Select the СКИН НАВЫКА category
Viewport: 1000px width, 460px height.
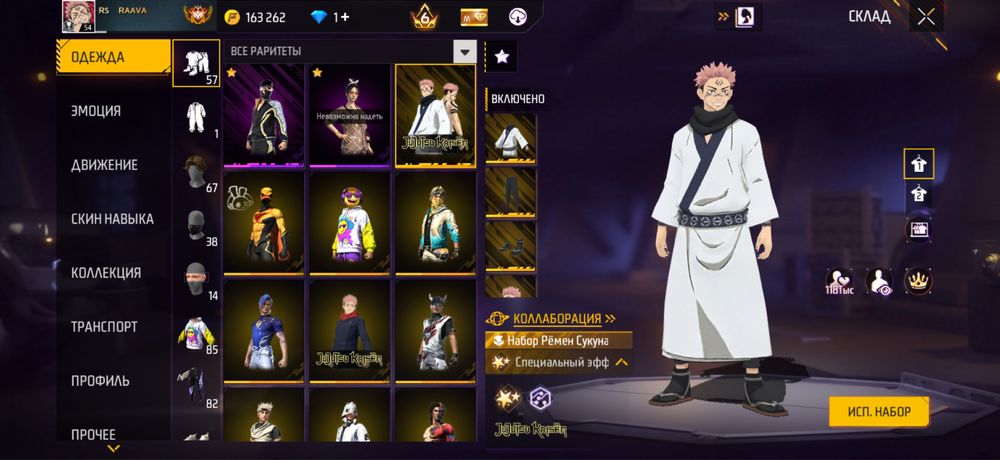coord(112,219)
